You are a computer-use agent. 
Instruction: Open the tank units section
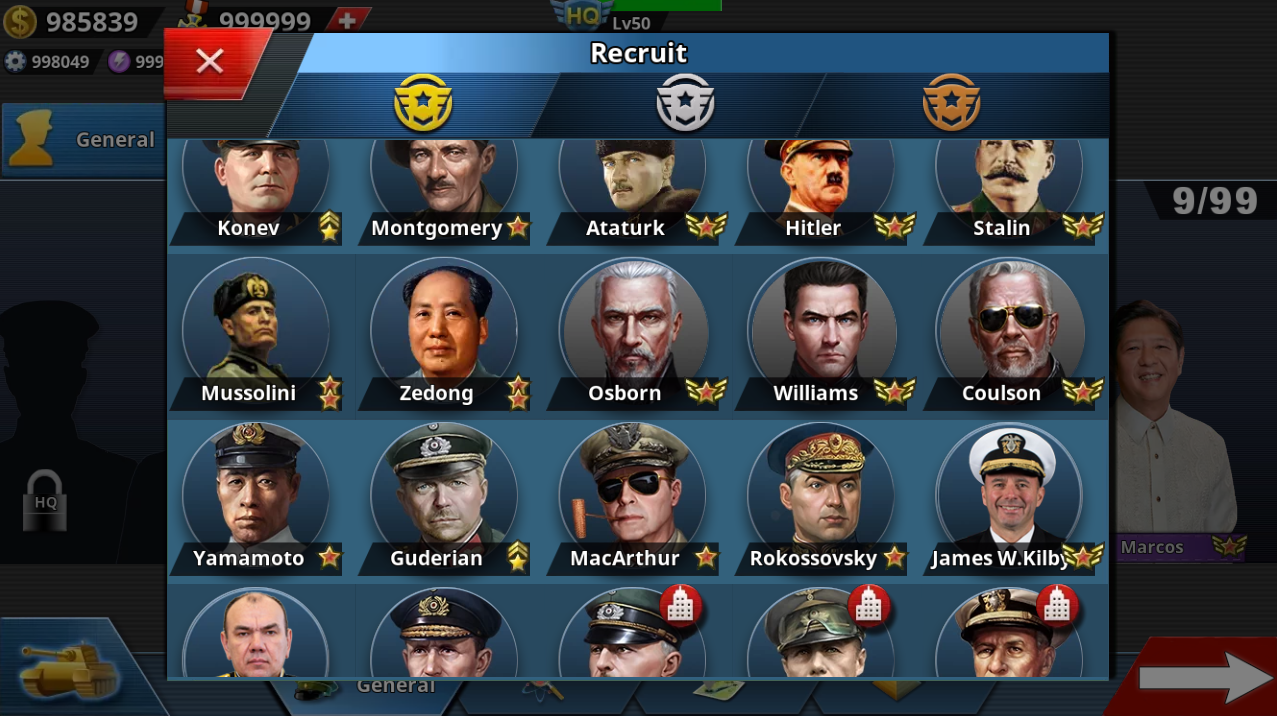click(x=70, y=670)
